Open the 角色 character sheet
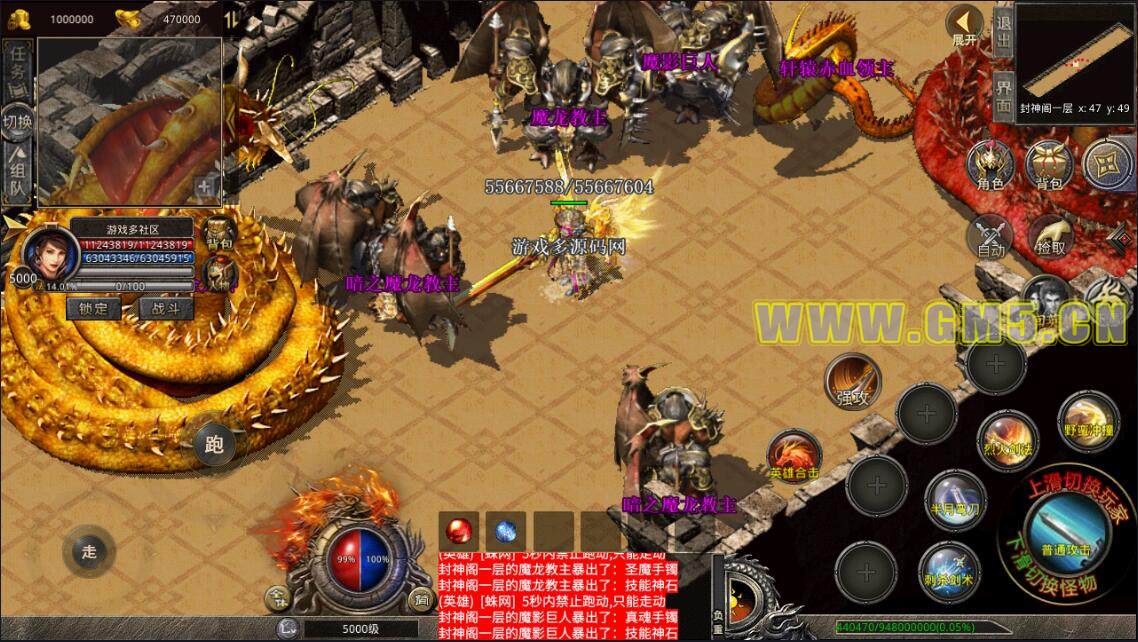Viewport: 1138px width, 642px height. (x=990, y=165)
